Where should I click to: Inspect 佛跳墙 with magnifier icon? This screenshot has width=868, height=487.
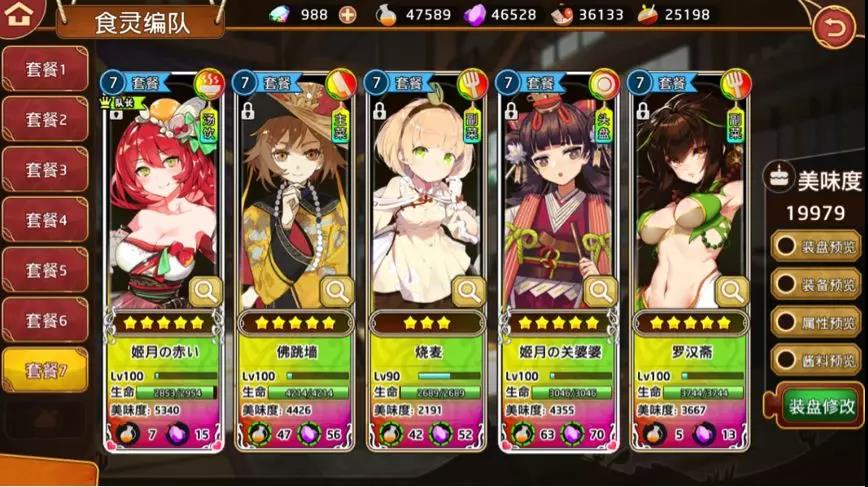tap(337, 291)
